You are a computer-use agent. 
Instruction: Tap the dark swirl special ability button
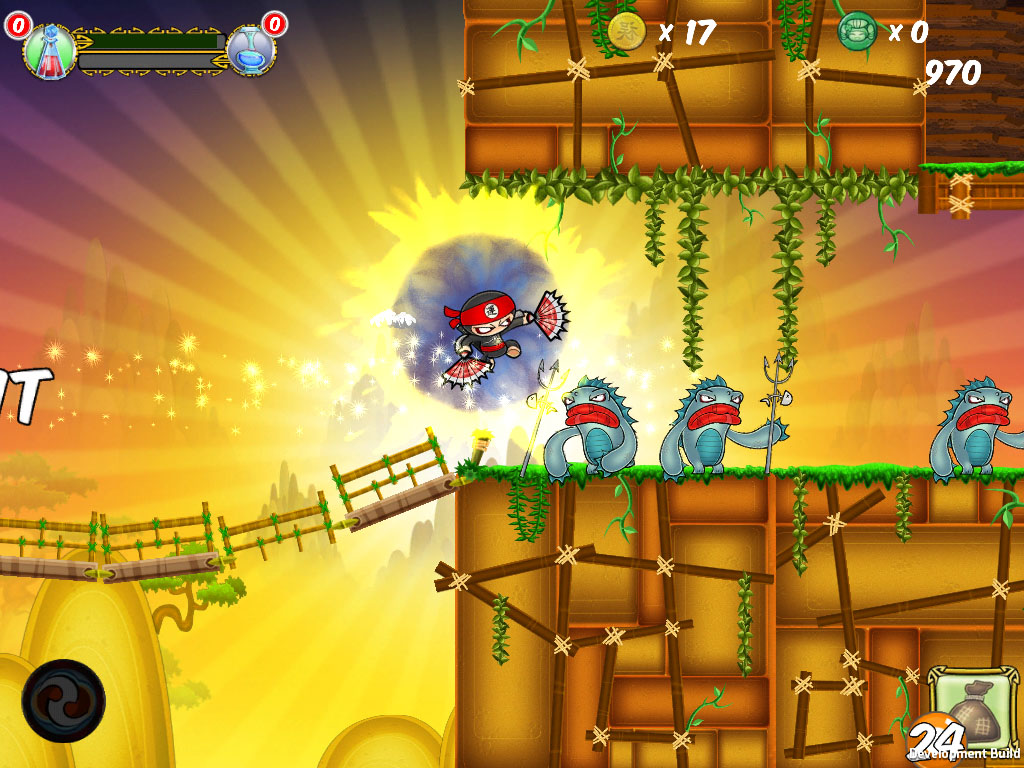[63, 700]
